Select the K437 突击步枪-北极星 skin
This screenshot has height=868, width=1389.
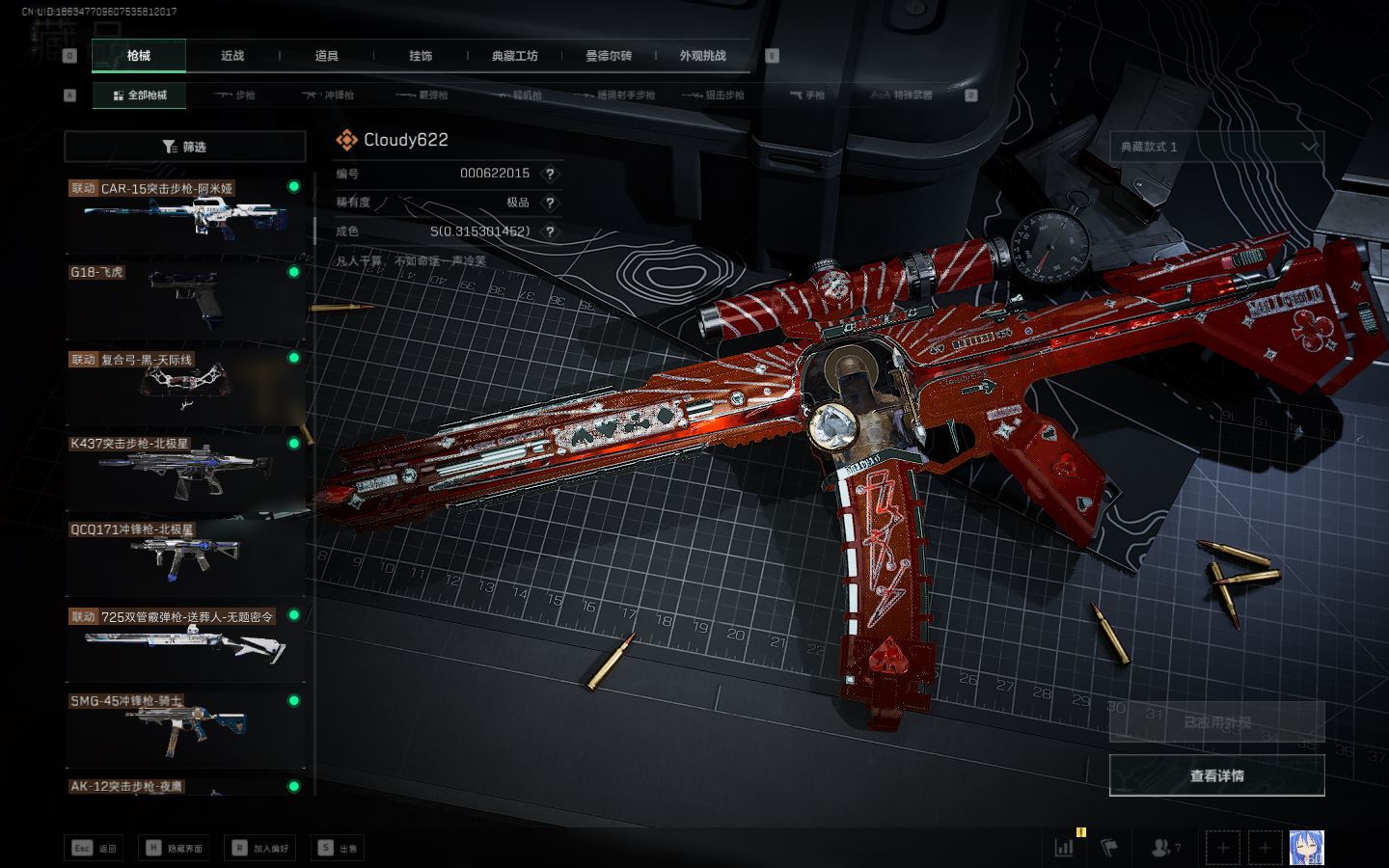[x=184, y=471]
